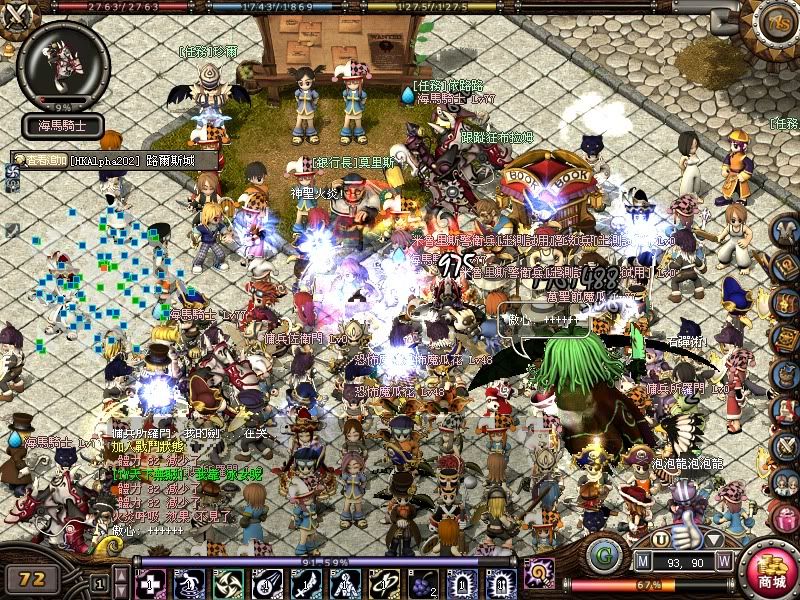Use the purple berry item slot
Image resolution: width=800 pixels, height=600 pixels.
pos(421,582)
